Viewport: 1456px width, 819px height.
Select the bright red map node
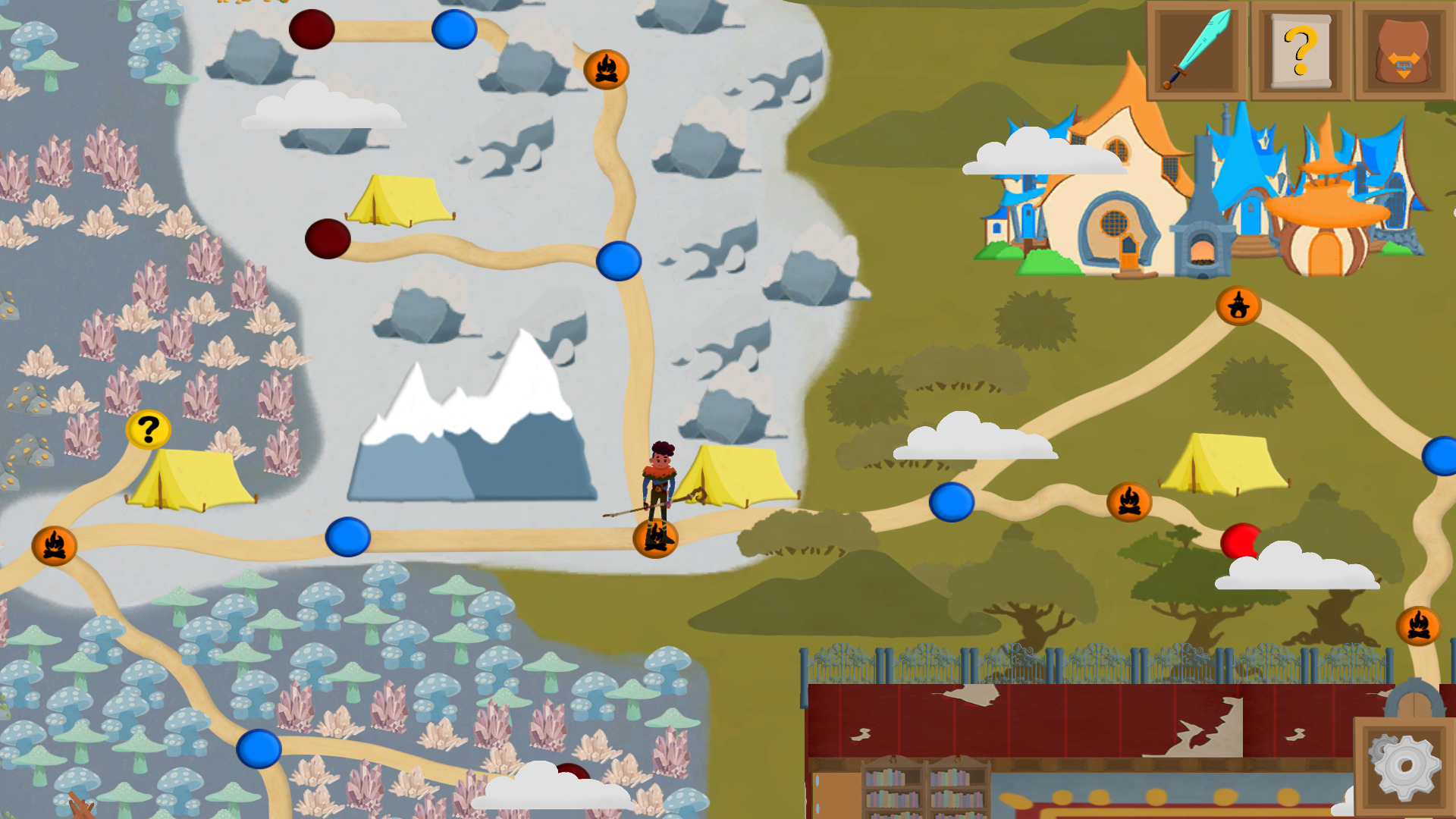[1240, 541]
